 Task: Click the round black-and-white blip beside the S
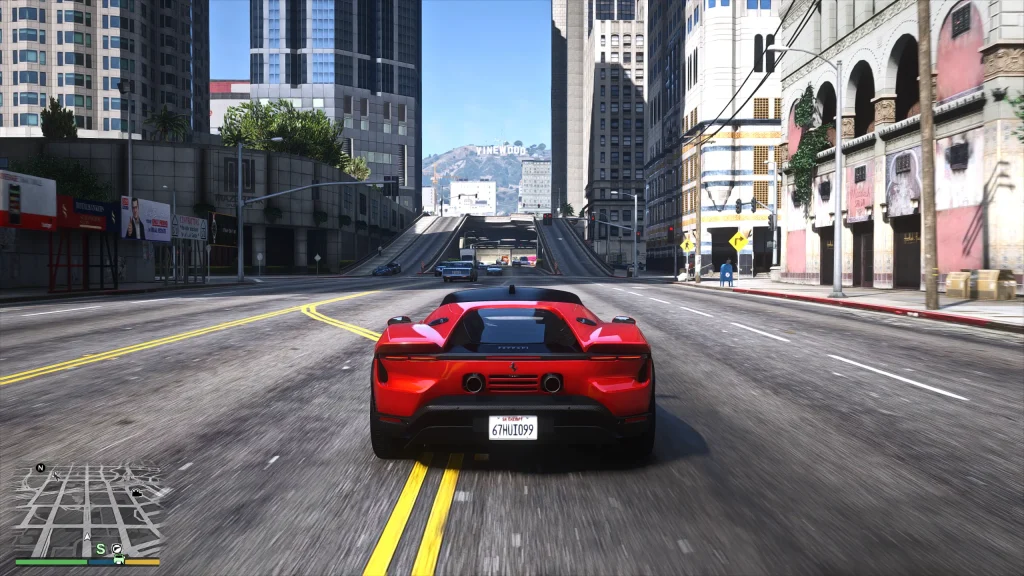117,548
